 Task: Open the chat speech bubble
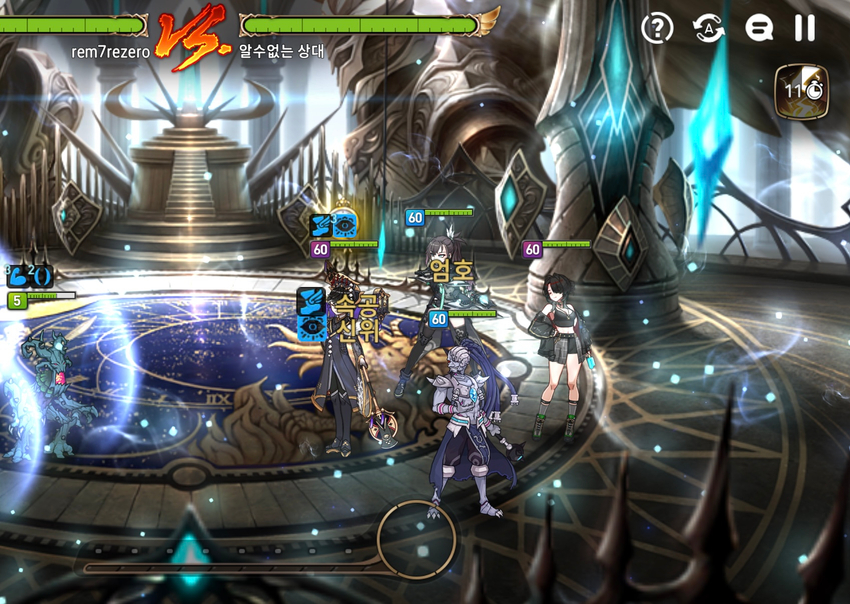coord(759,28)
